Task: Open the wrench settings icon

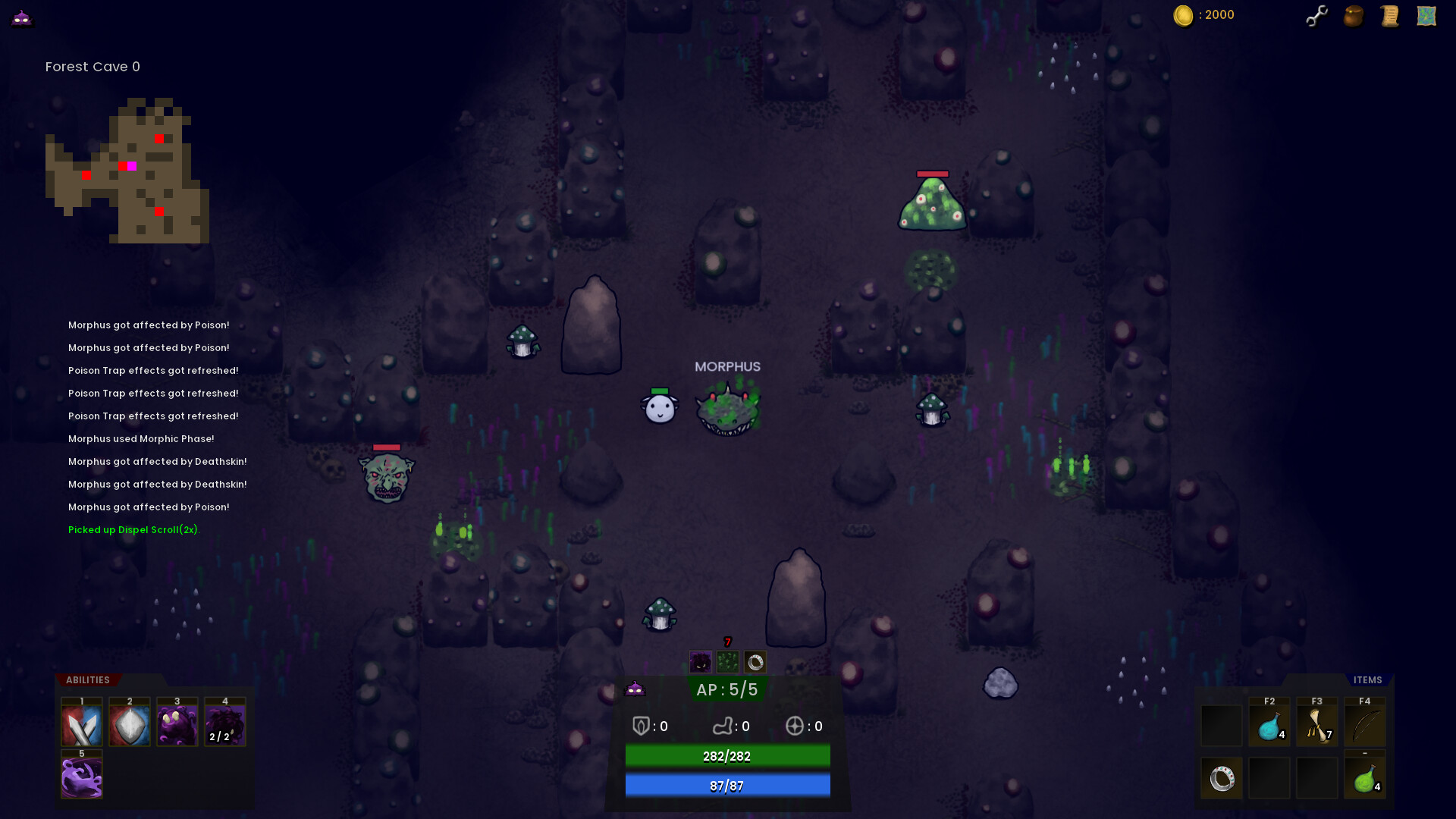Action: [1317, 15]
